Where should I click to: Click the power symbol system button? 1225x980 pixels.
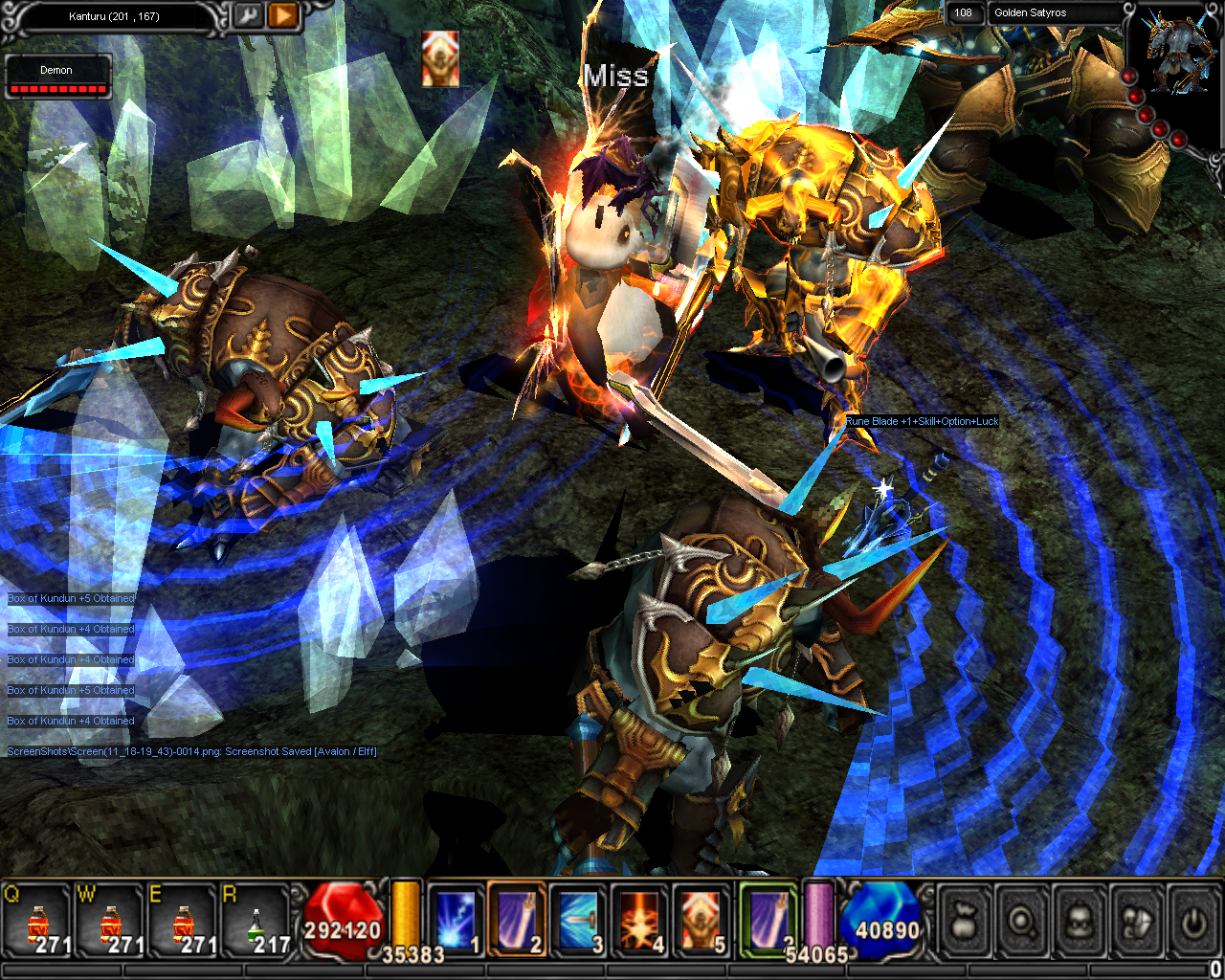click(x=1192, y=922)
